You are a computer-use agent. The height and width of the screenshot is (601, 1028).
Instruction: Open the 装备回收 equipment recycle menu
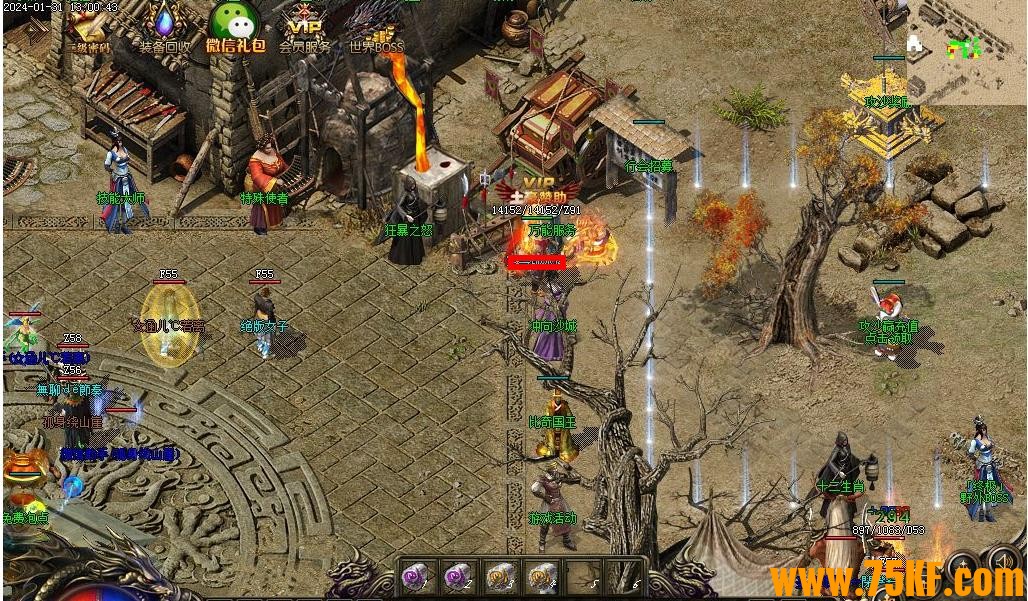pos(164,26)
